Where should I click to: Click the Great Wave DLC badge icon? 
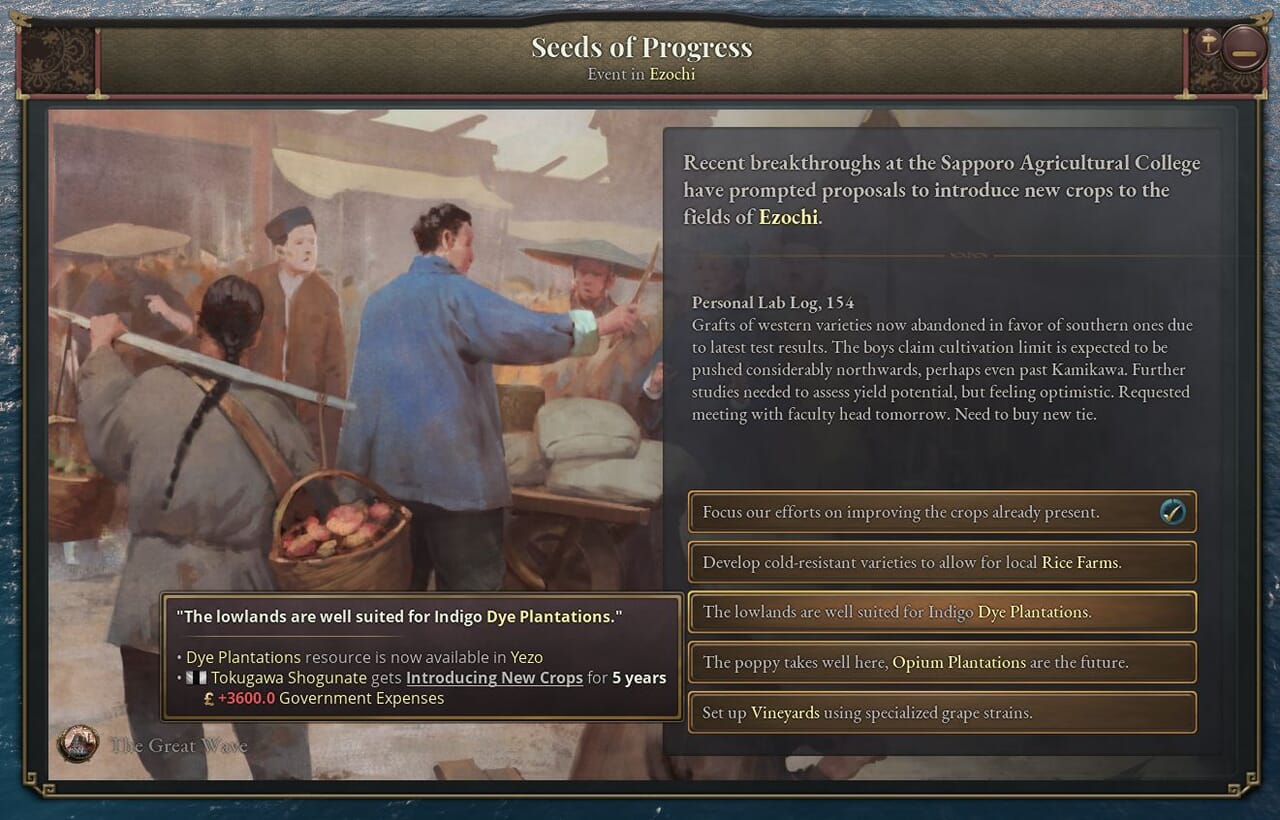tap(77, 745)
